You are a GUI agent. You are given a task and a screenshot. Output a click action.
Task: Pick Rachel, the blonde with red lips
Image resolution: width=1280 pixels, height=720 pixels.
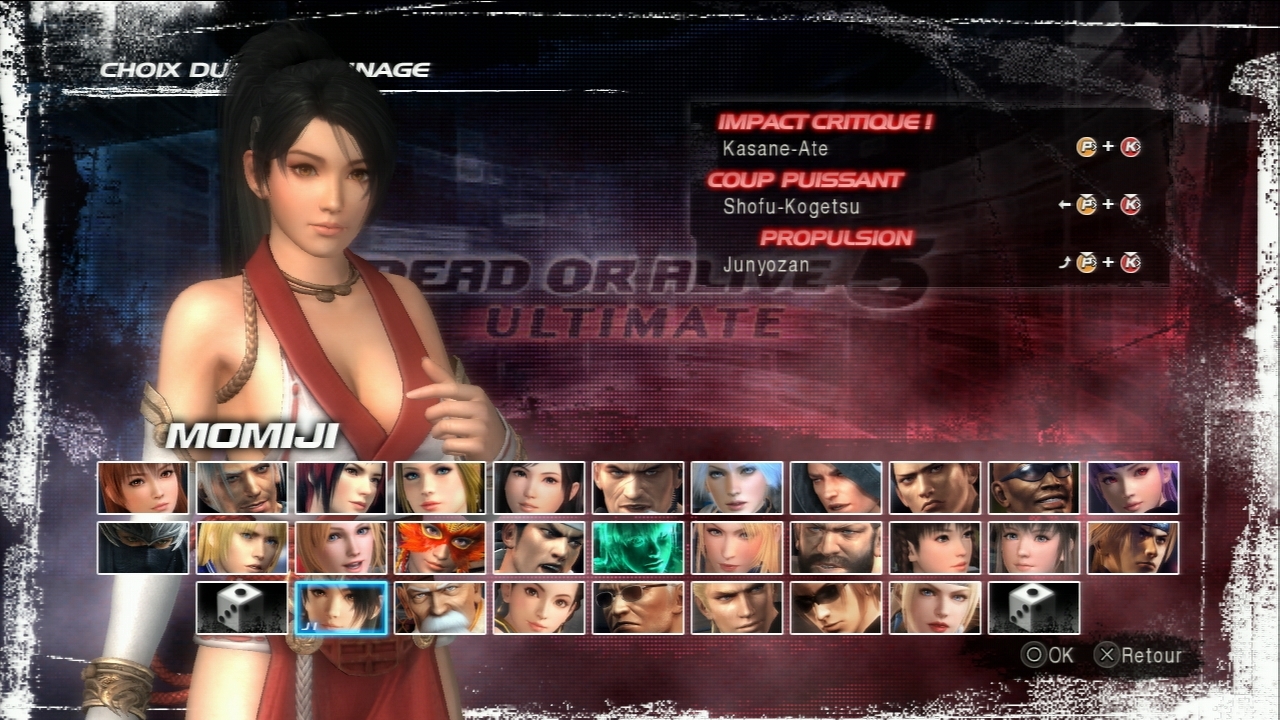(935, 608)
